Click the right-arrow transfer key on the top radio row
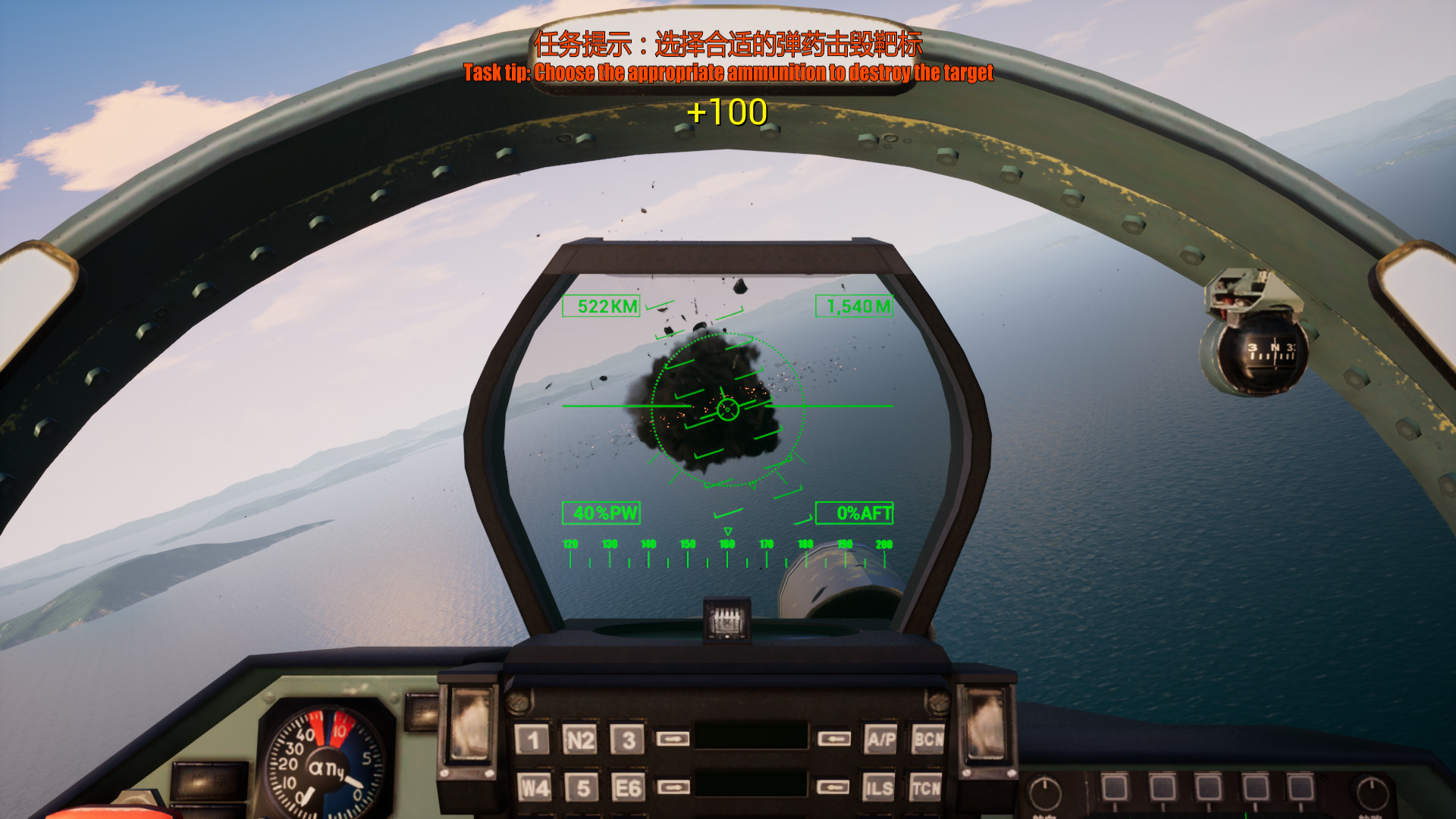This screenshot has height=819, width=1456. [673, 737]
